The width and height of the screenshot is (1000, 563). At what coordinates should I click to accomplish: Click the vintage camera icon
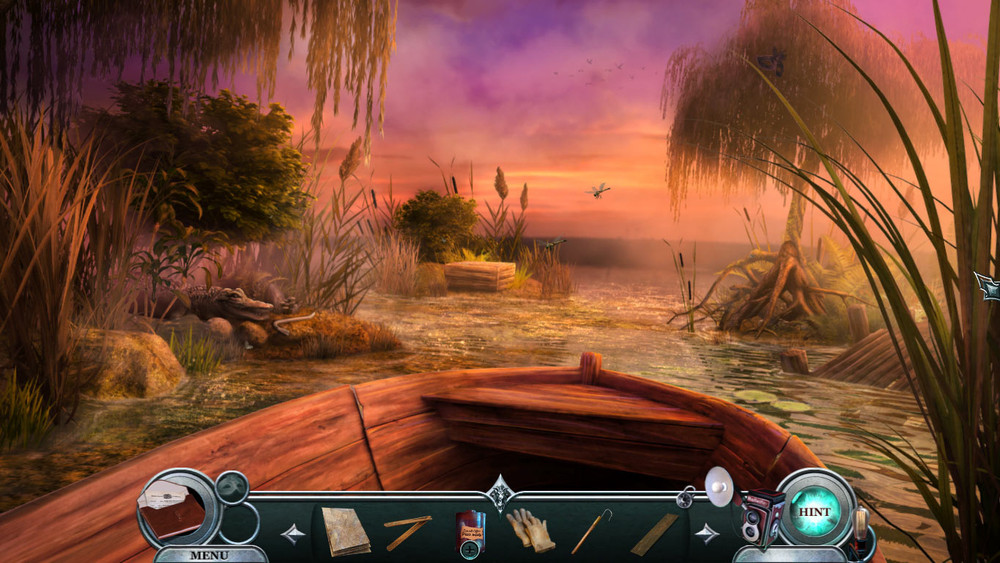(x=761, y=516)
